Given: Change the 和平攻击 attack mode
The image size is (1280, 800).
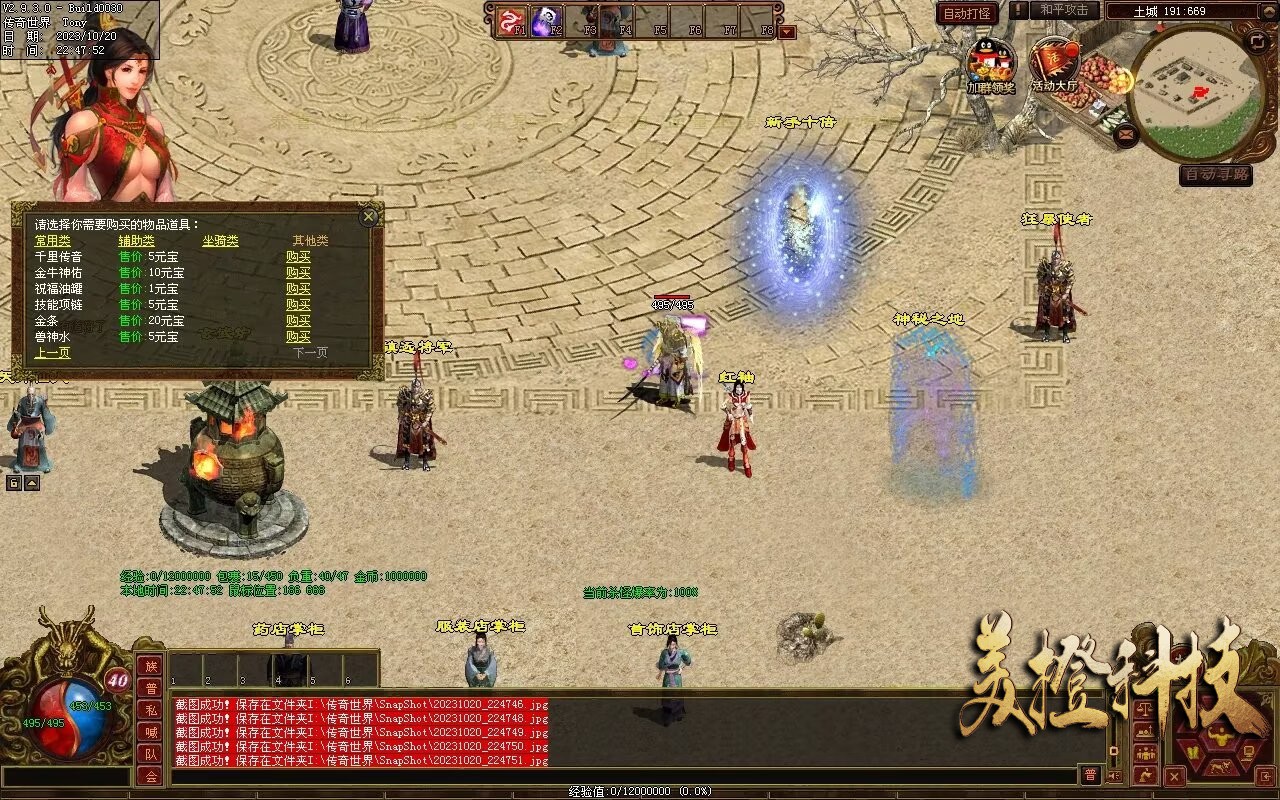Looking at the screenshot, I should (1063, 10).
